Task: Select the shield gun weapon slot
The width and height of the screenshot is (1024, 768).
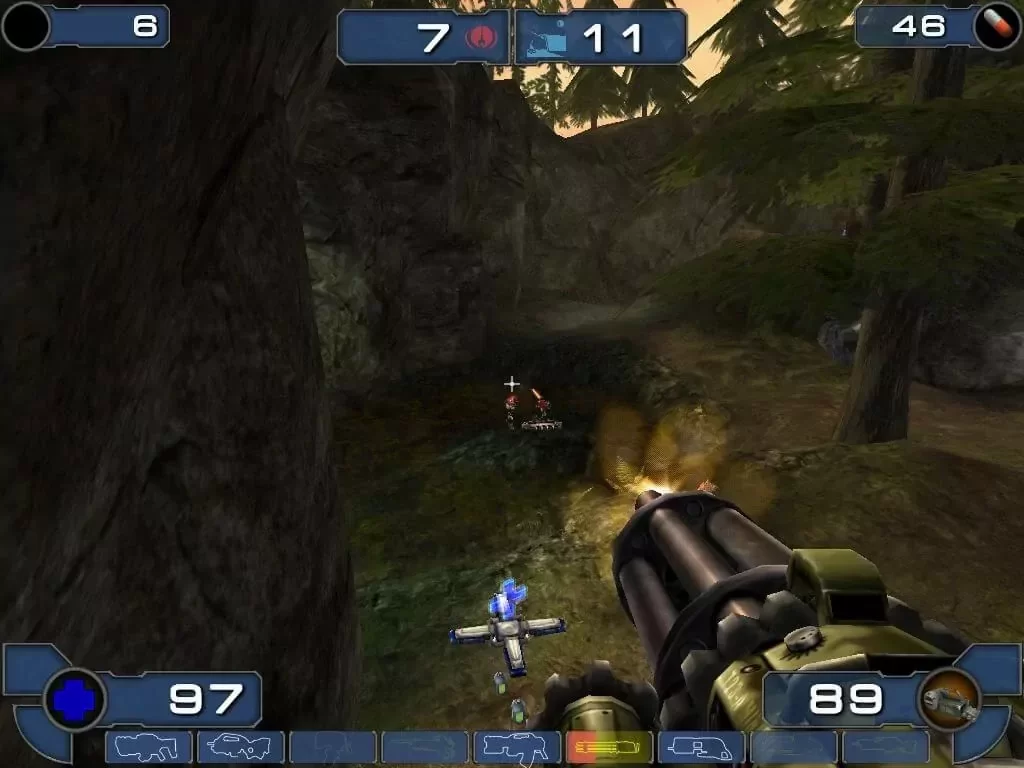Action: click(148, 747)
